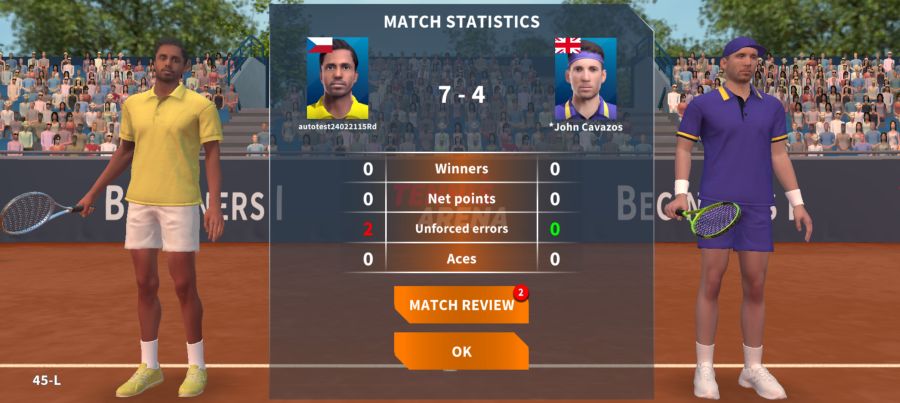
Task: Confirm match statistics with OK
Action: coord(461,352)
